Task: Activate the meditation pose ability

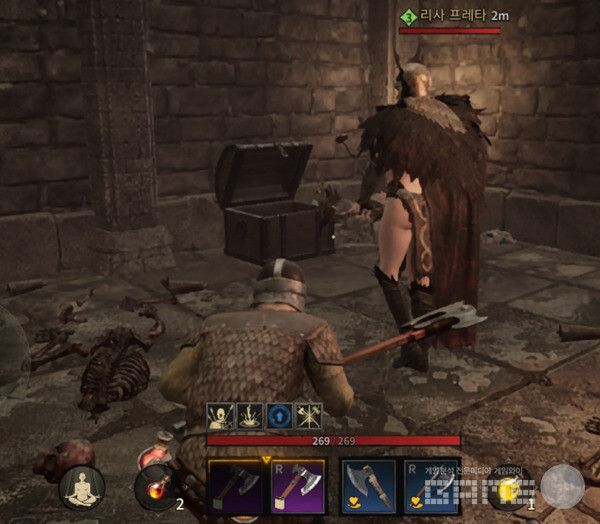Action: (82, 487)
